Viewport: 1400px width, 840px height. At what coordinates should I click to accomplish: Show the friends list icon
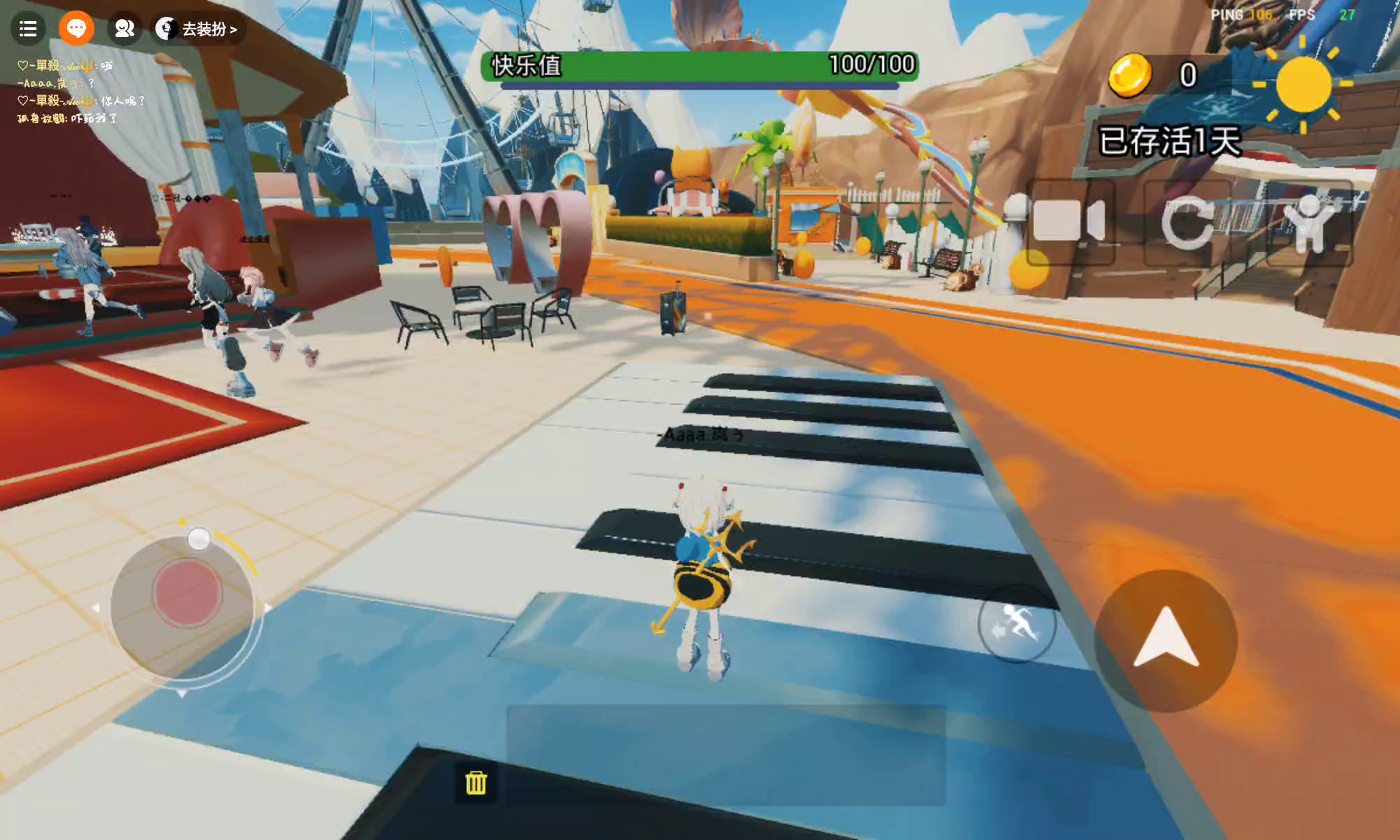point(125,29)
